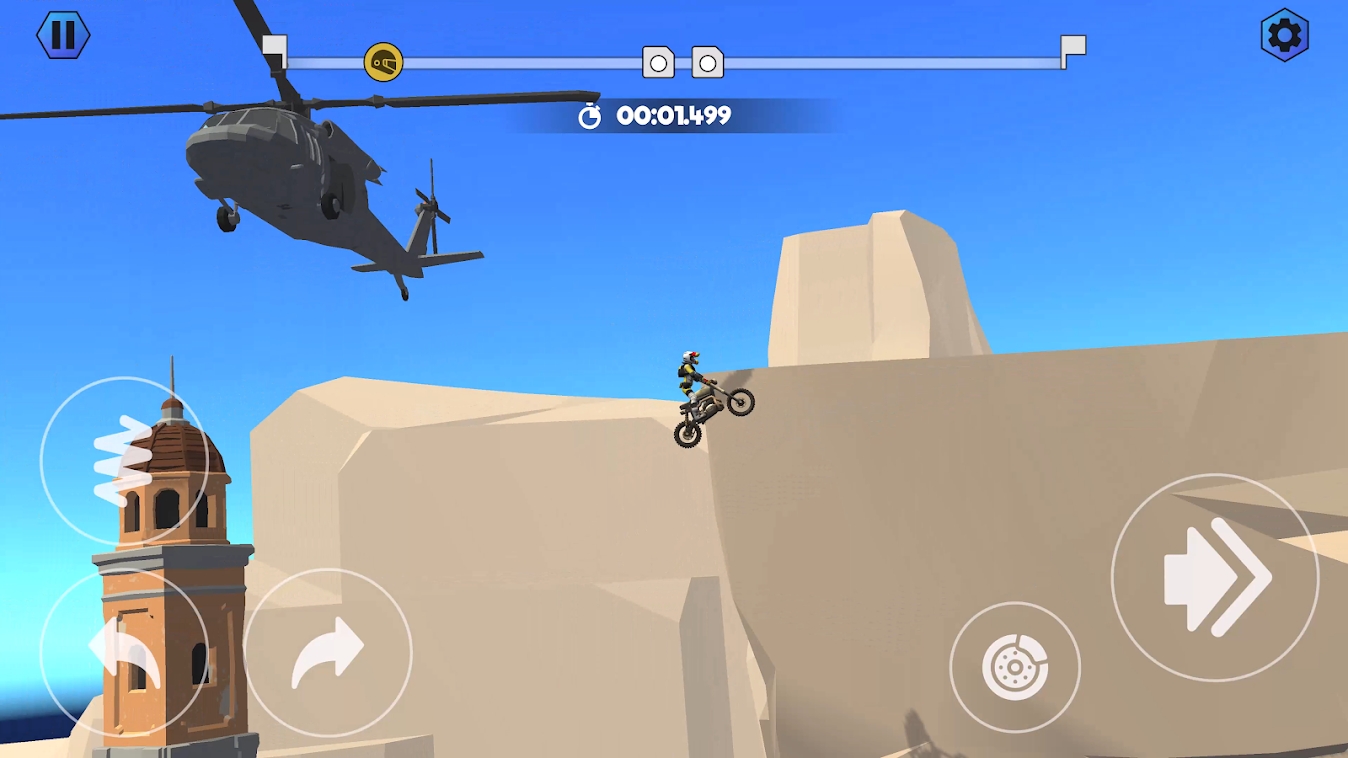Screen dimensions: 1348x758
Task: Lean the bike forward with the right curved arrow
Action: point(328,652)
